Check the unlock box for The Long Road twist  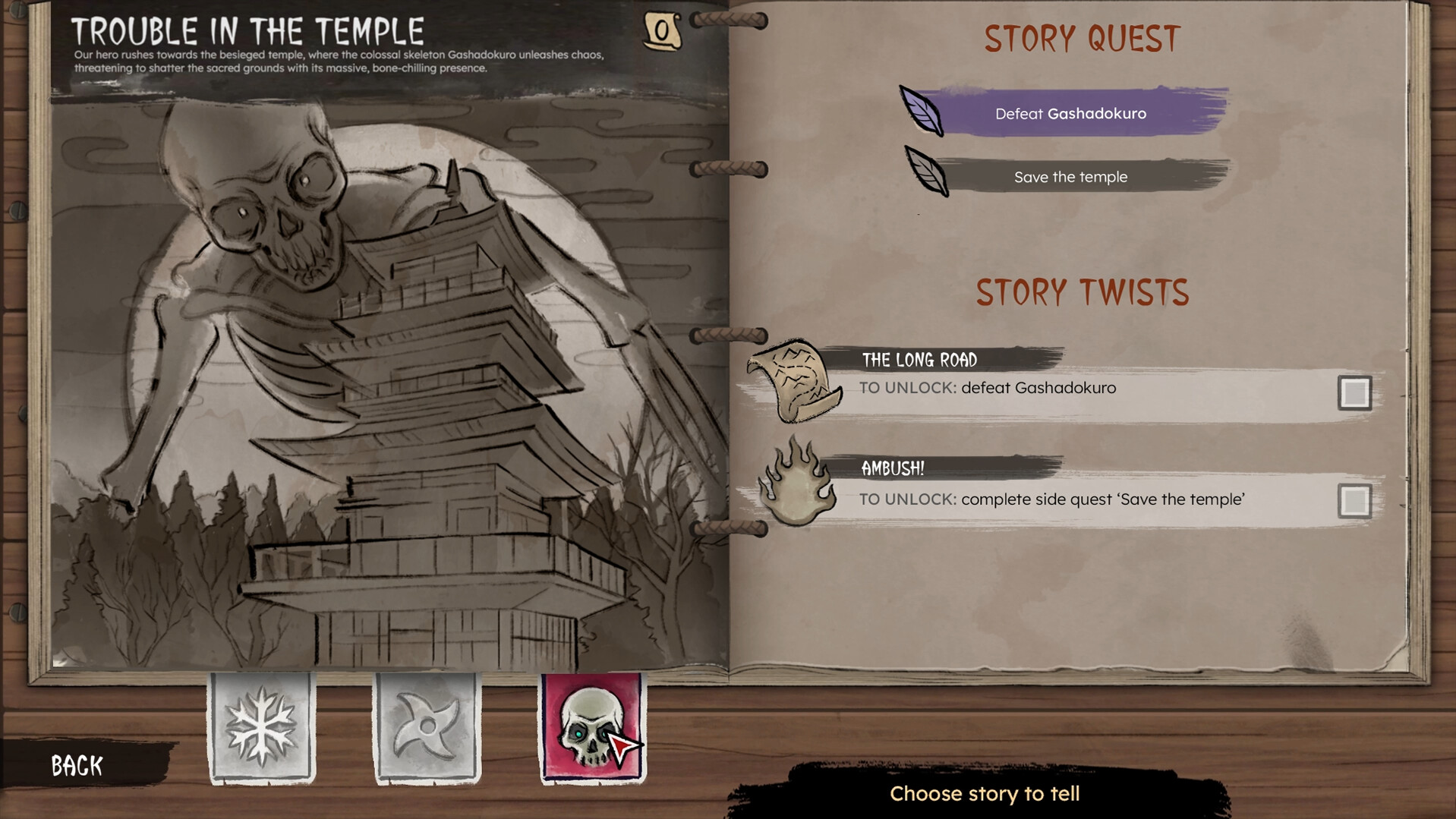pyautogui.click(x=1357, y=393)
